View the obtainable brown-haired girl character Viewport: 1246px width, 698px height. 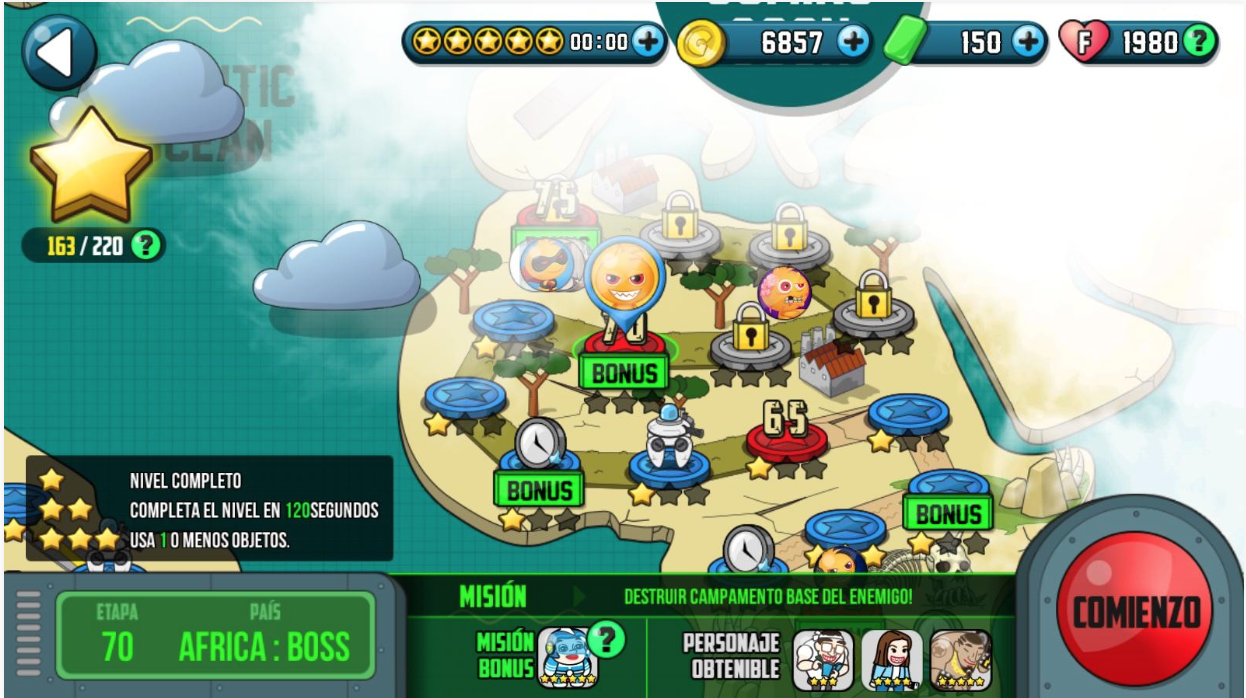891,660
